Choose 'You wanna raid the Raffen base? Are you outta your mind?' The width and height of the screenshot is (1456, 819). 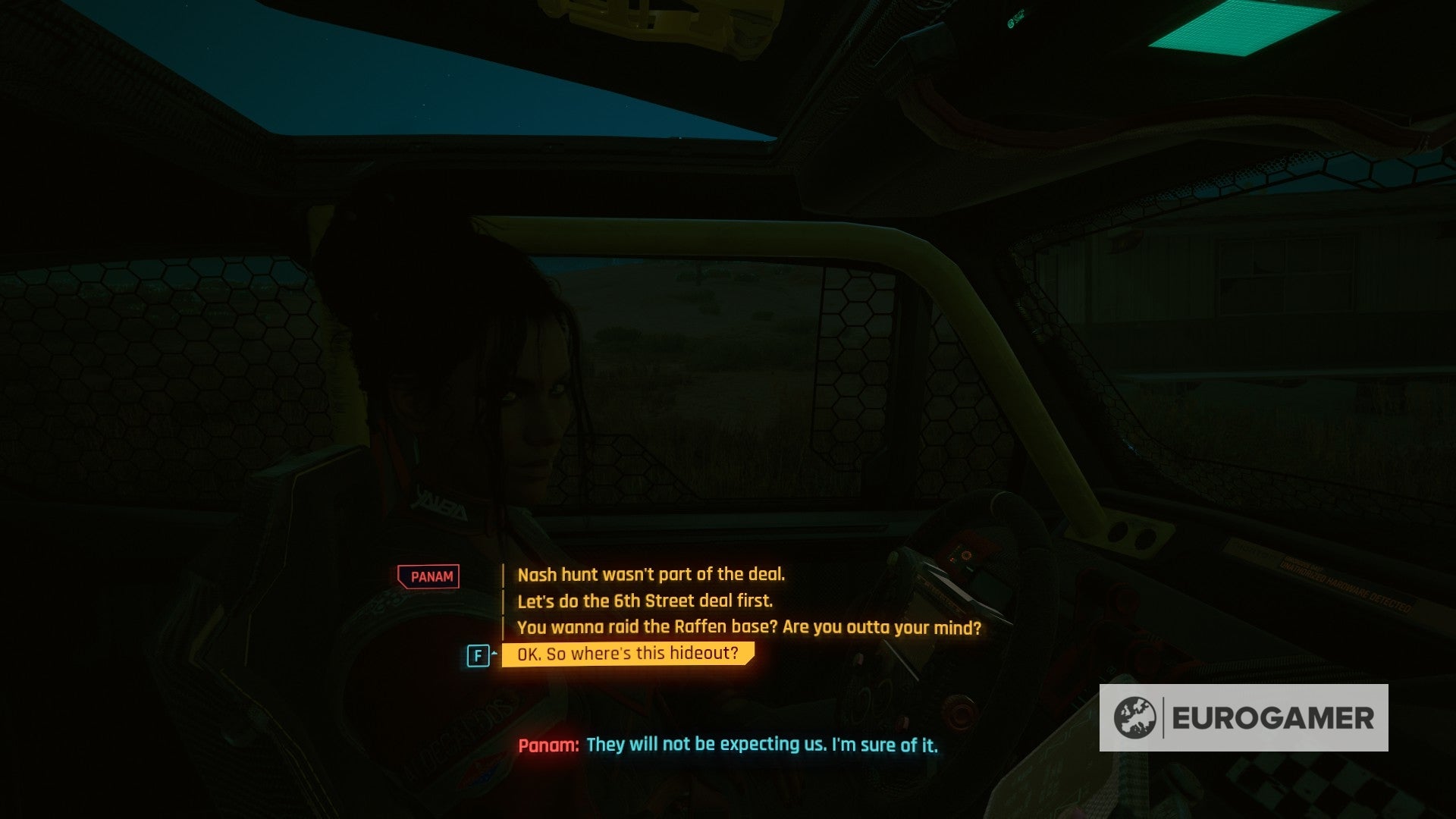[749, 627]
